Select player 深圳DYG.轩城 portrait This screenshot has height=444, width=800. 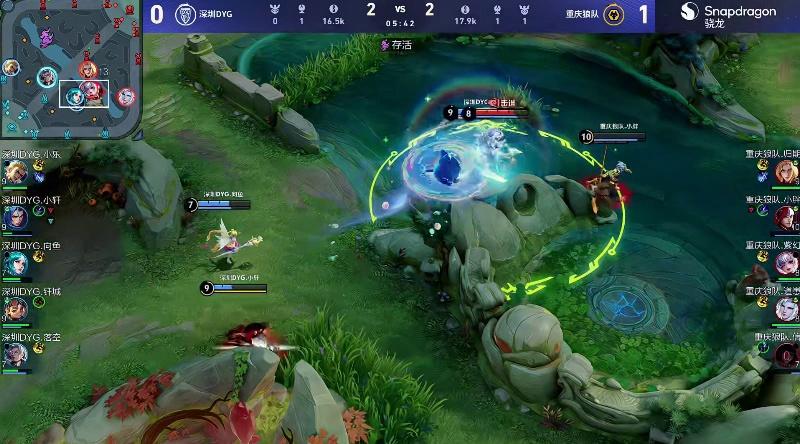14,307
